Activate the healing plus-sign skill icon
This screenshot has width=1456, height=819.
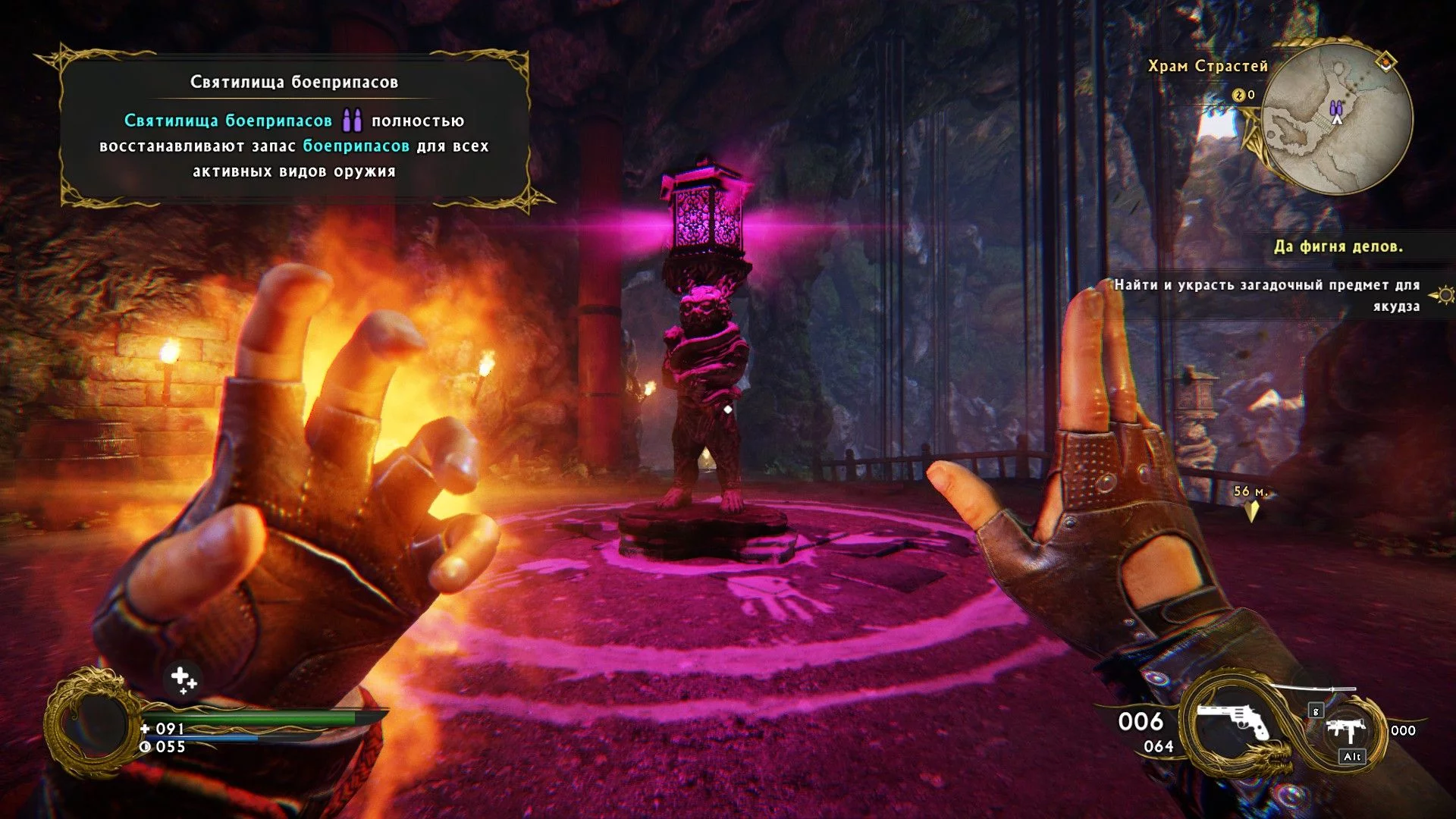tap(183, 679)
